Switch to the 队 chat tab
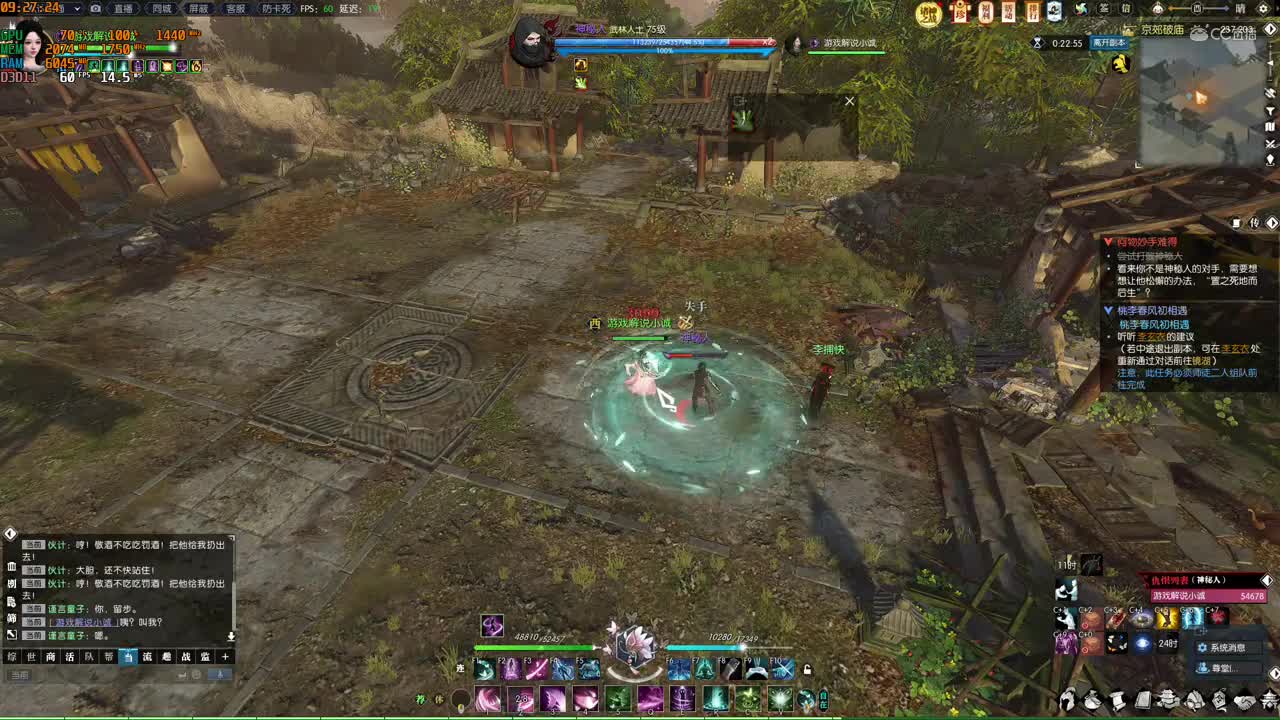Image resolution: width=1280 pixels, height=720 pixels. [89, 657]
